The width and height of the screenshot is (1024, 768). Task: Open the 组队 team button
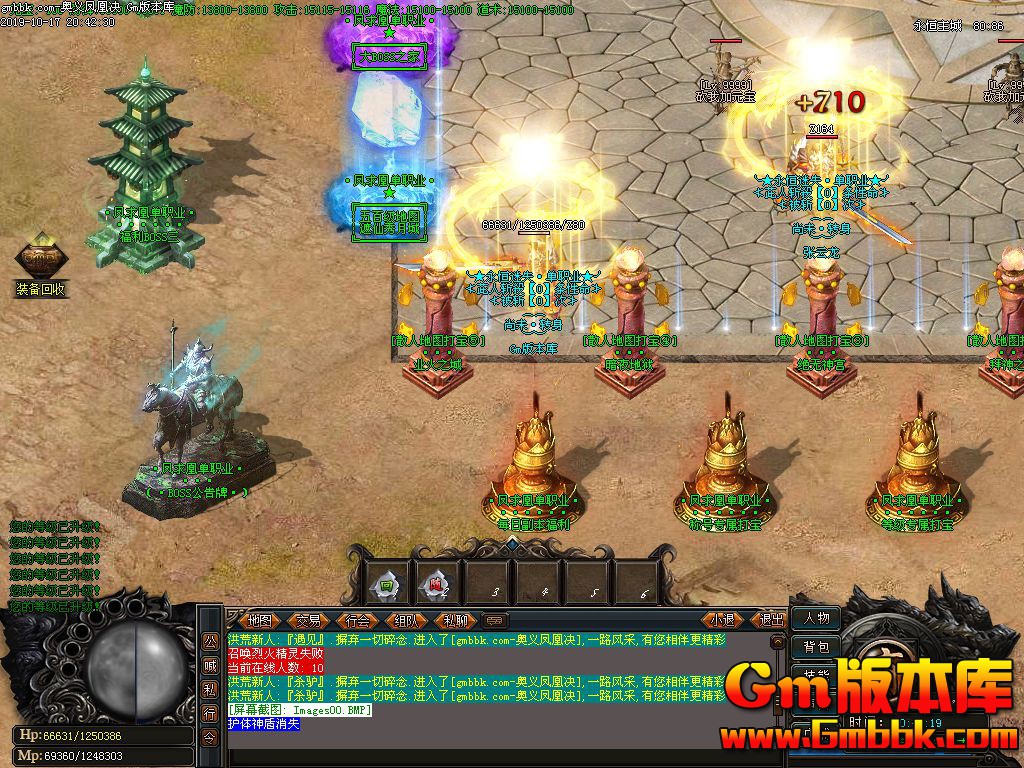click(x=405, y=620)
